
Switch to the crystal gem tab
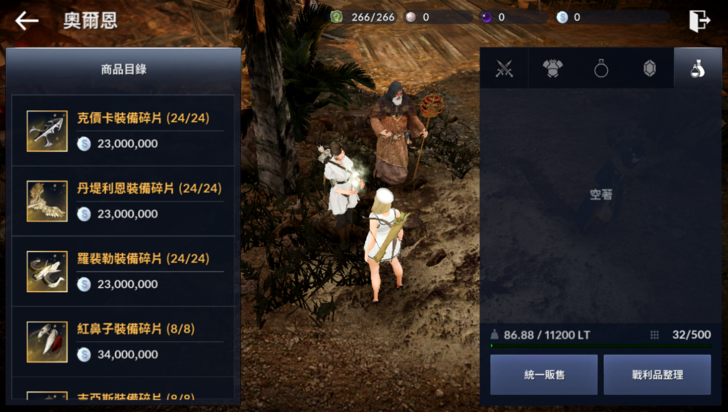click(x=649, y=69)
